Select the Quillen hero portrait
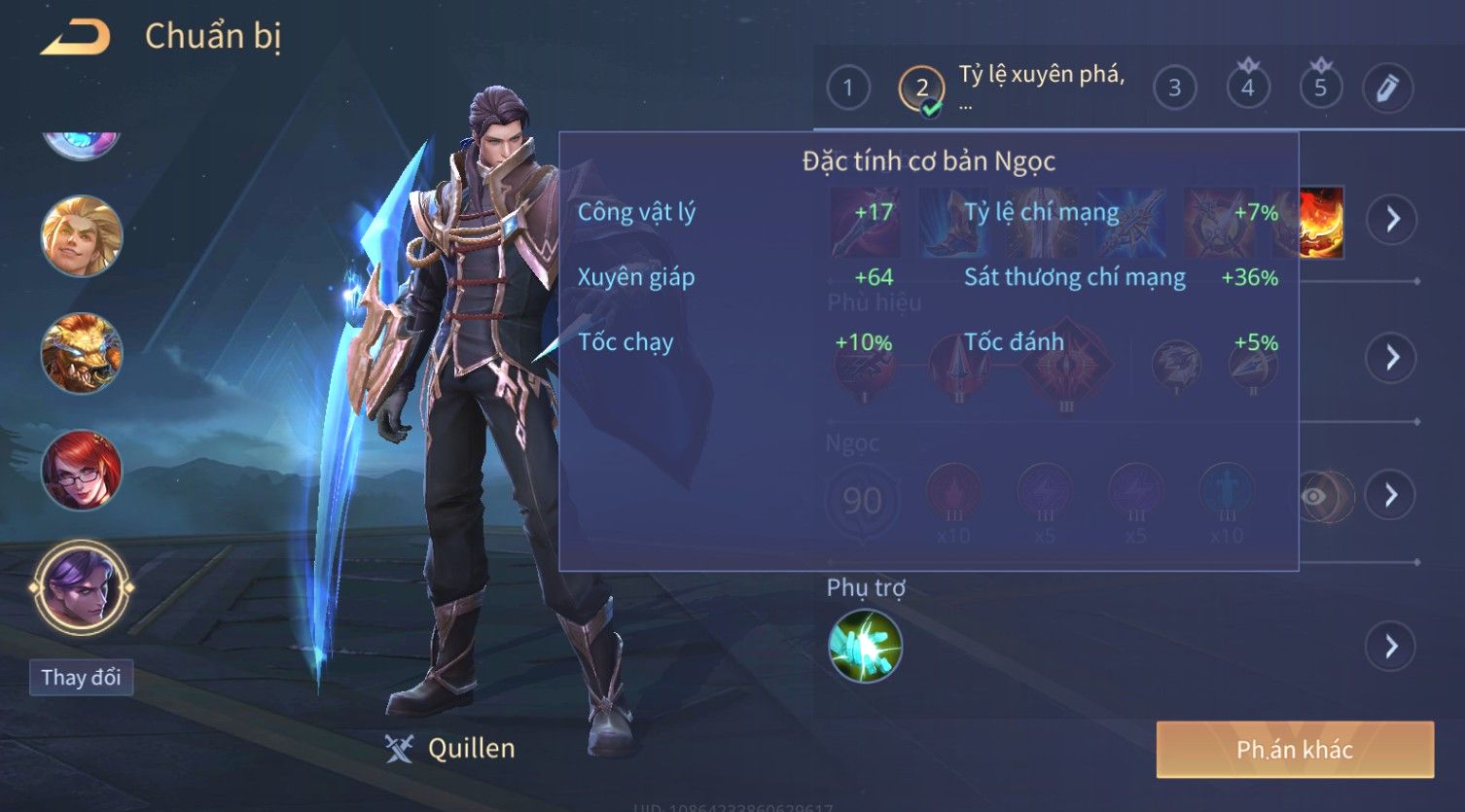Image resolution: width=1465 pixels, height=812 pixels. pyautogui.click(x=82, y=587)
